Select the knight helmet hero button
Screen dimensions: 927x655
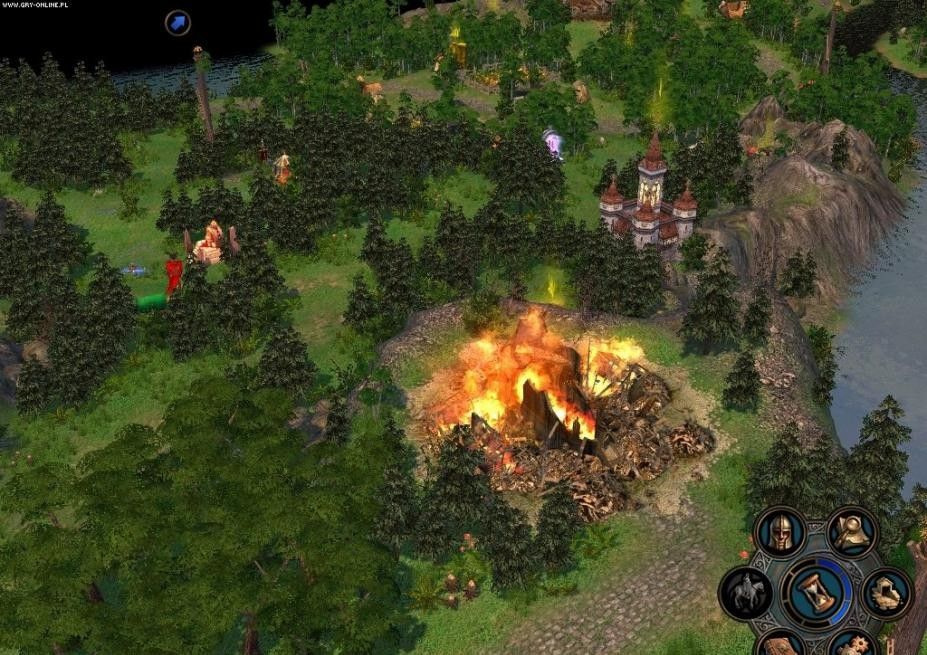[x=779, y=532]
